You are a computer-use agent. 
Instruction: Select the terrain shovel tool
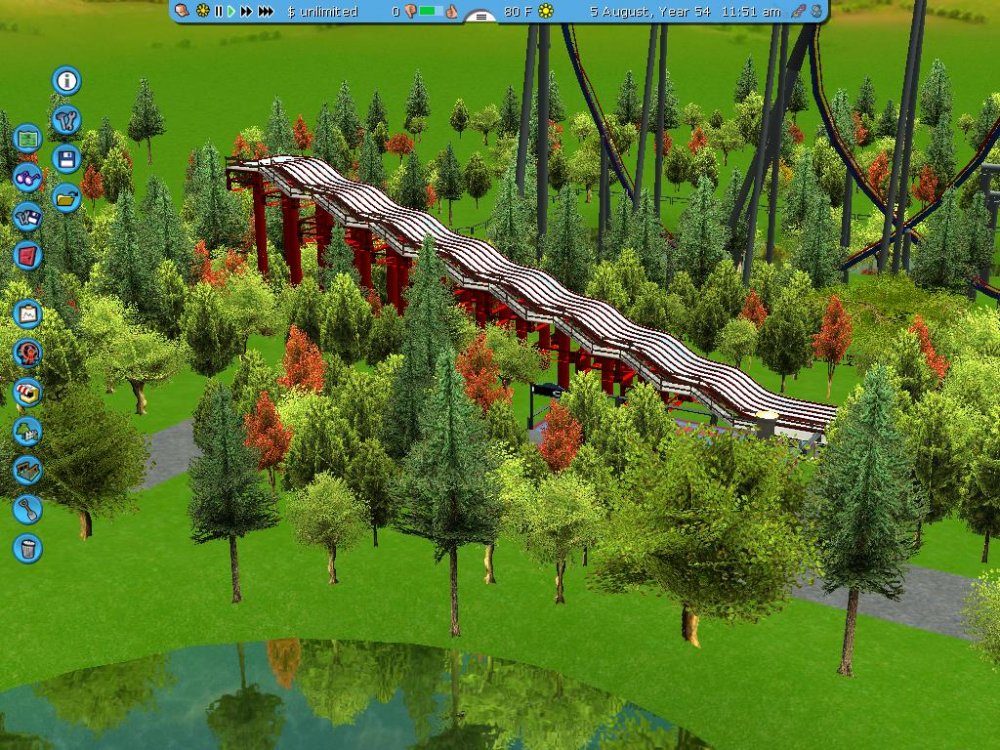tap(27, 509)
